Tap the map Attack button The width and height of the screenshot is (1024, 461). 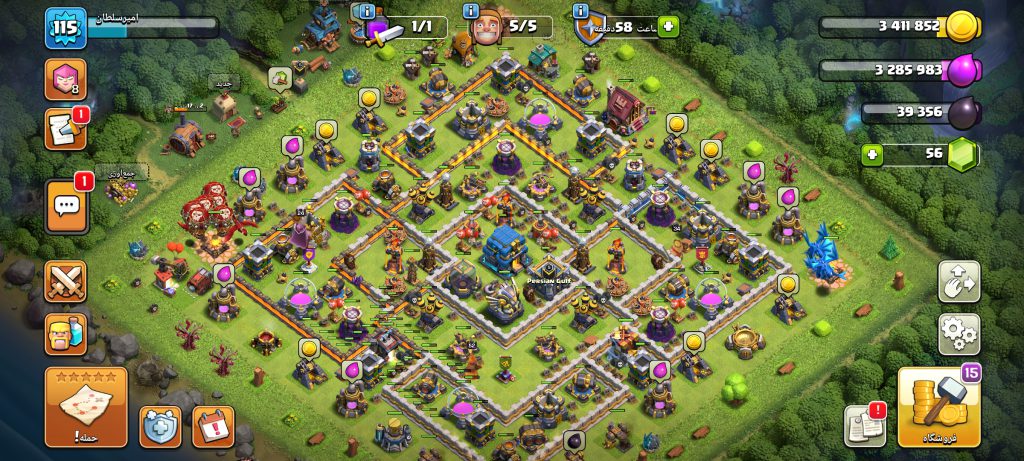pyautogui.click(x=86, y=407)
